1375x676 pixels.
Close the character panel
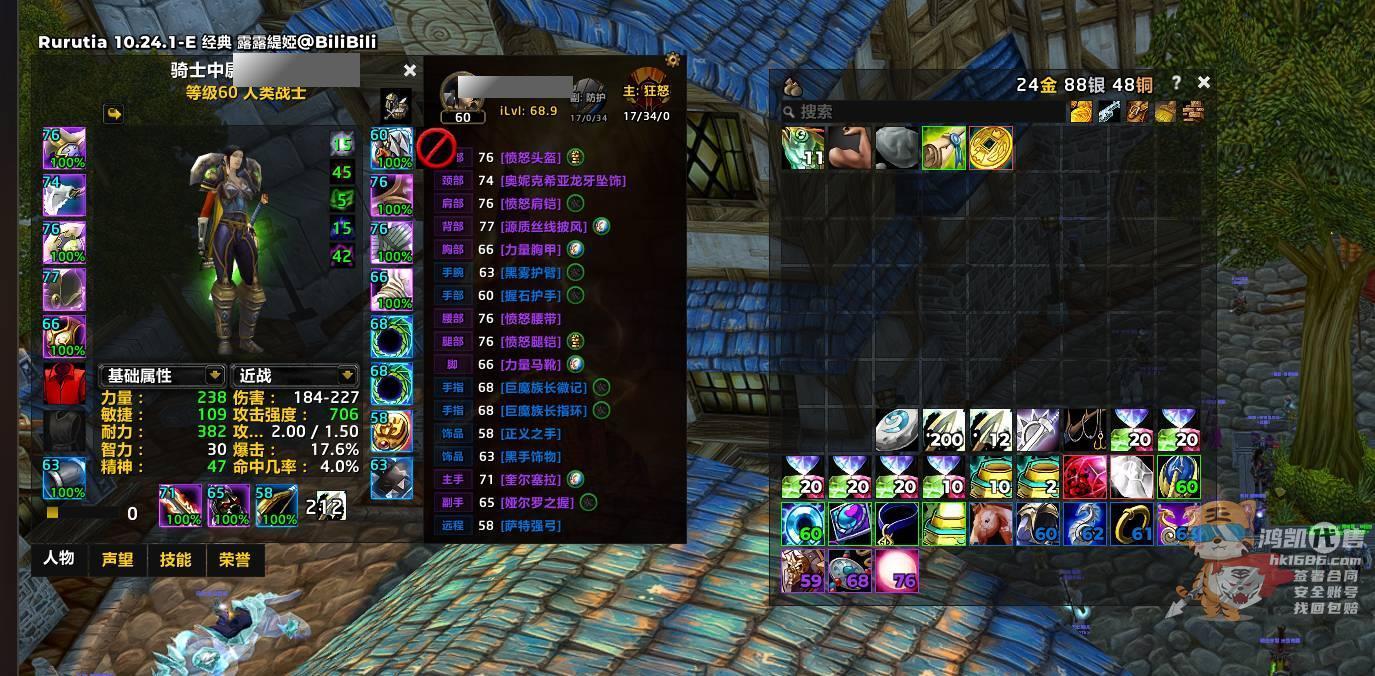(409, 71)
